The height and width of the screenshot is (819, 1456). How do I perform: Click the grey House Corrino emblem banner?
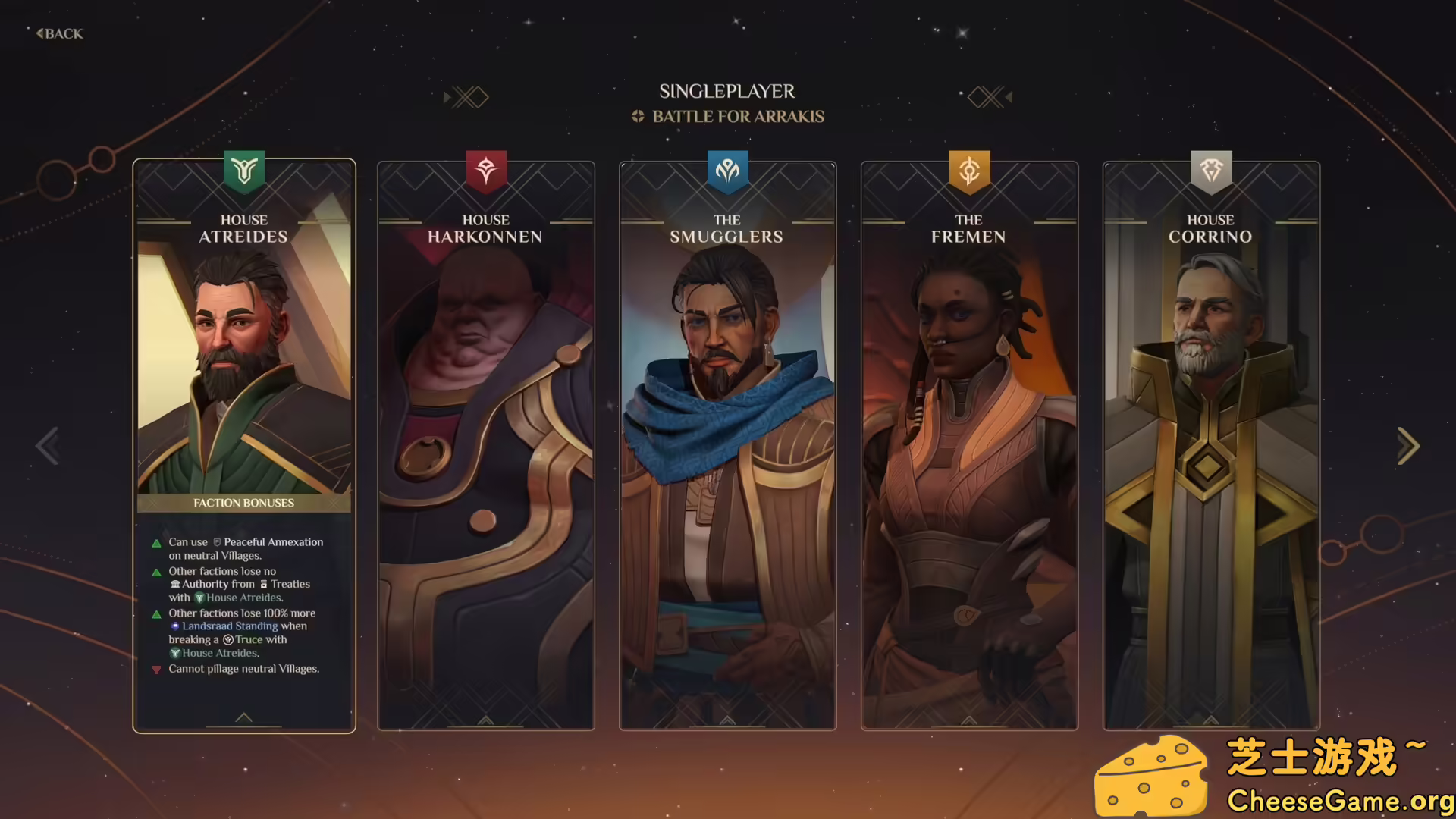(x=1211, y=171)
